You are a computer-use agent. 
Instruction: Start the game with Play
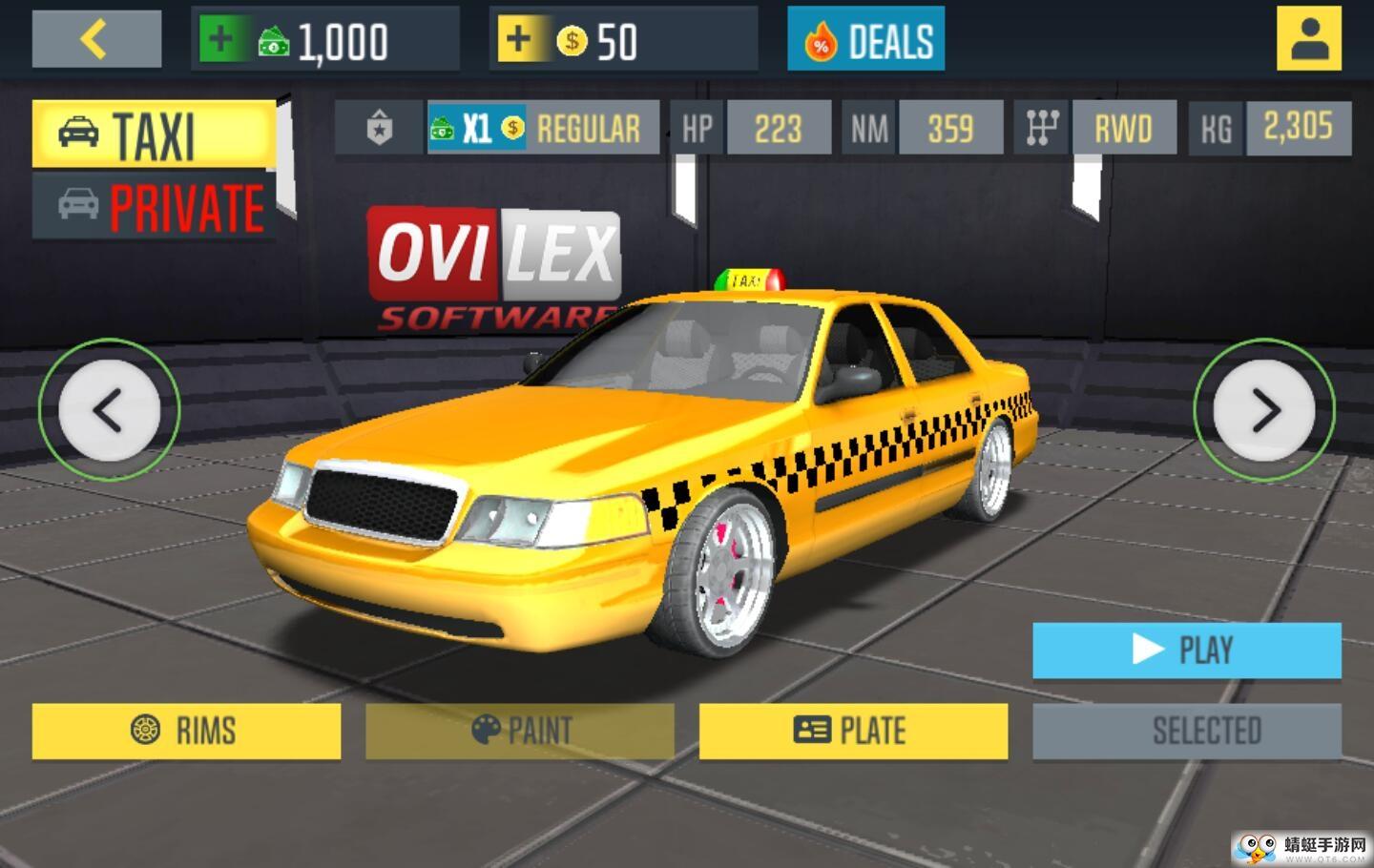pyautogui.click(x=1186, y=651)
